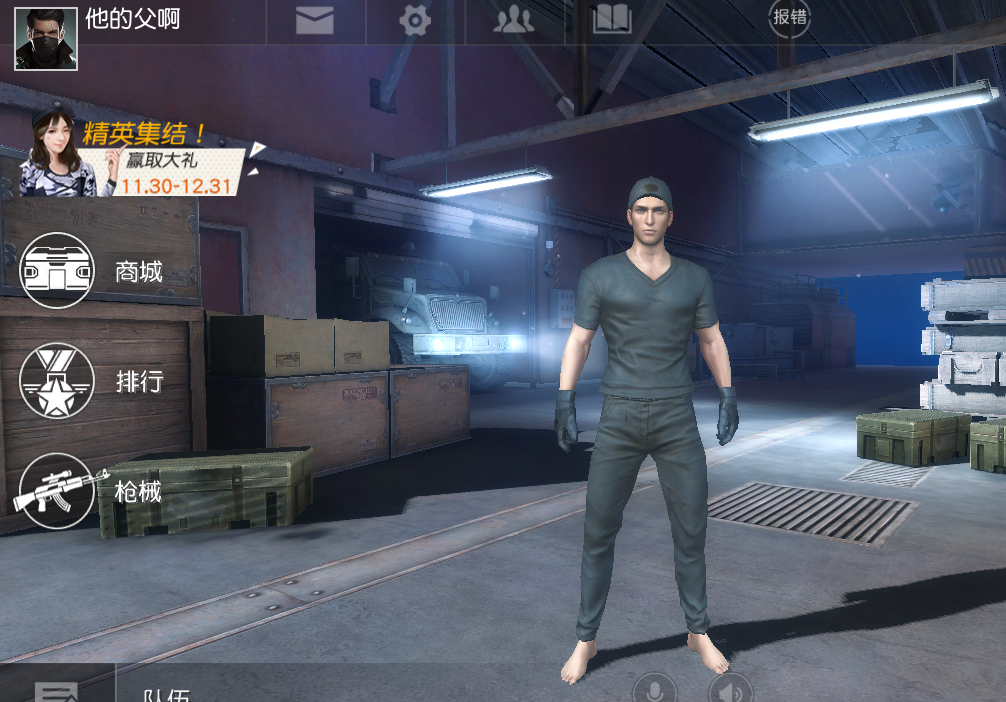Open the player profile avatar

coord(46,39)
